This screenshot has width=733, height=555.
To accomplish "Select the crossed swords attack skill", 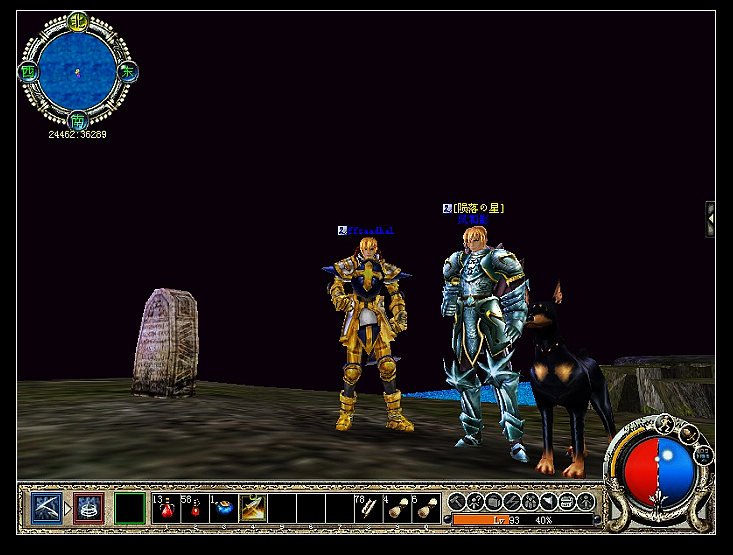I will tap(46, 508).
